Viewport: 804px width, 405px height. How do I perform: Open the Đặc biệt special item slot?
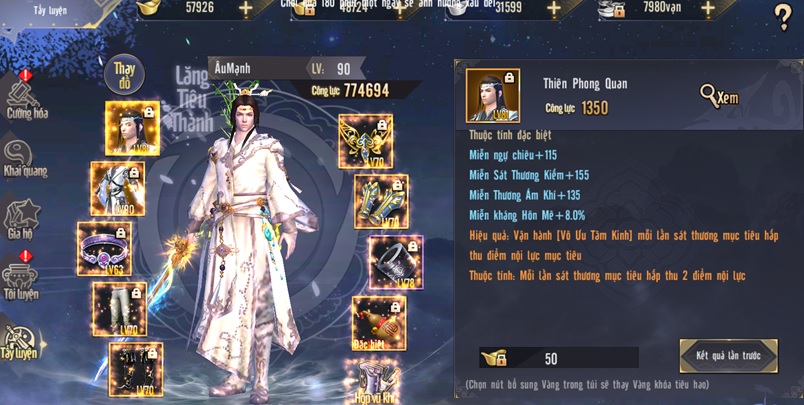click(378, 322)
